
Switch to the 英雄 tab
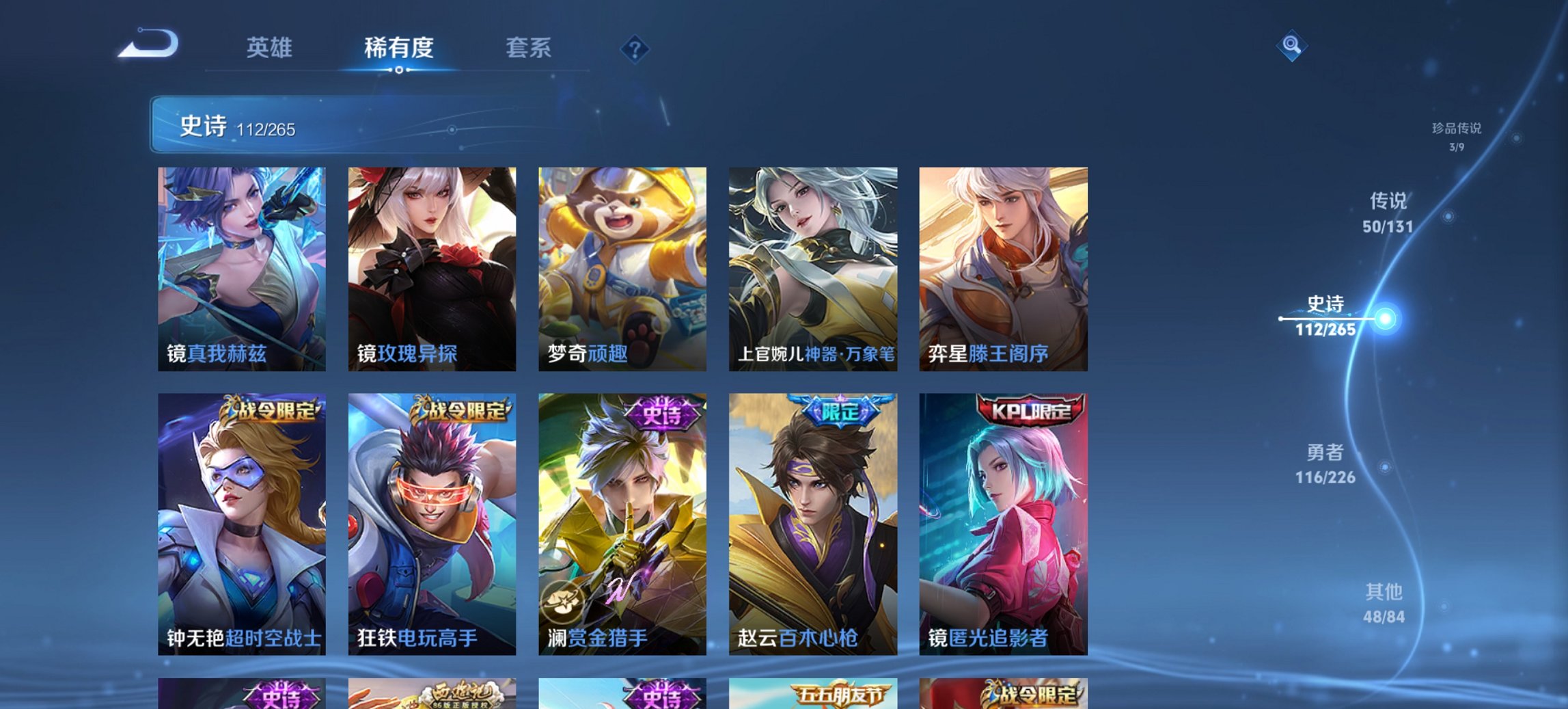271,48
